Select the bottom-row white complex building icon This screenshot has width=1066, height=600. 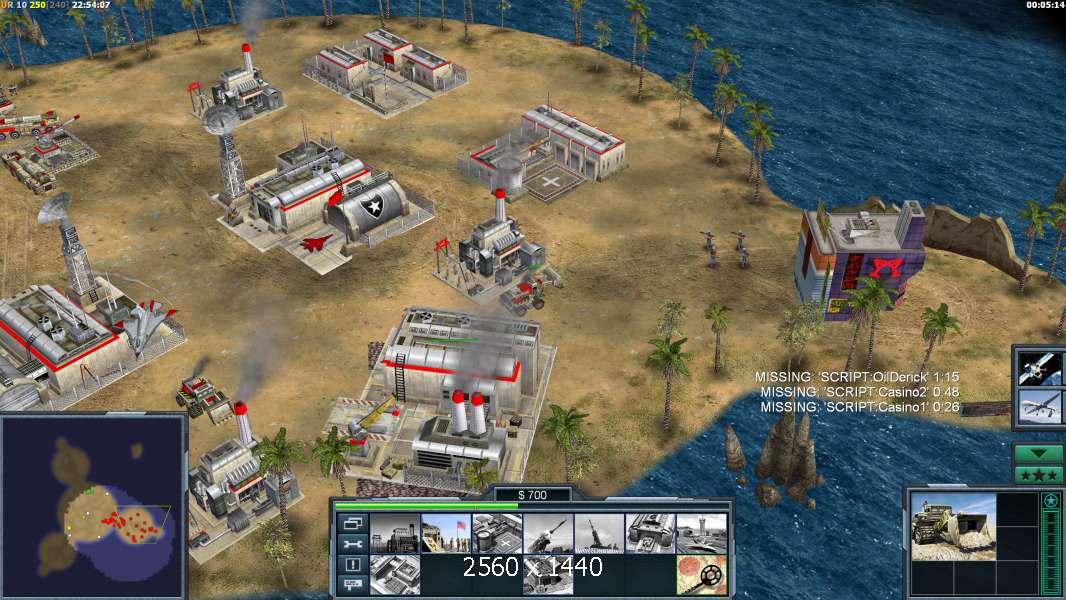[394, 575]
